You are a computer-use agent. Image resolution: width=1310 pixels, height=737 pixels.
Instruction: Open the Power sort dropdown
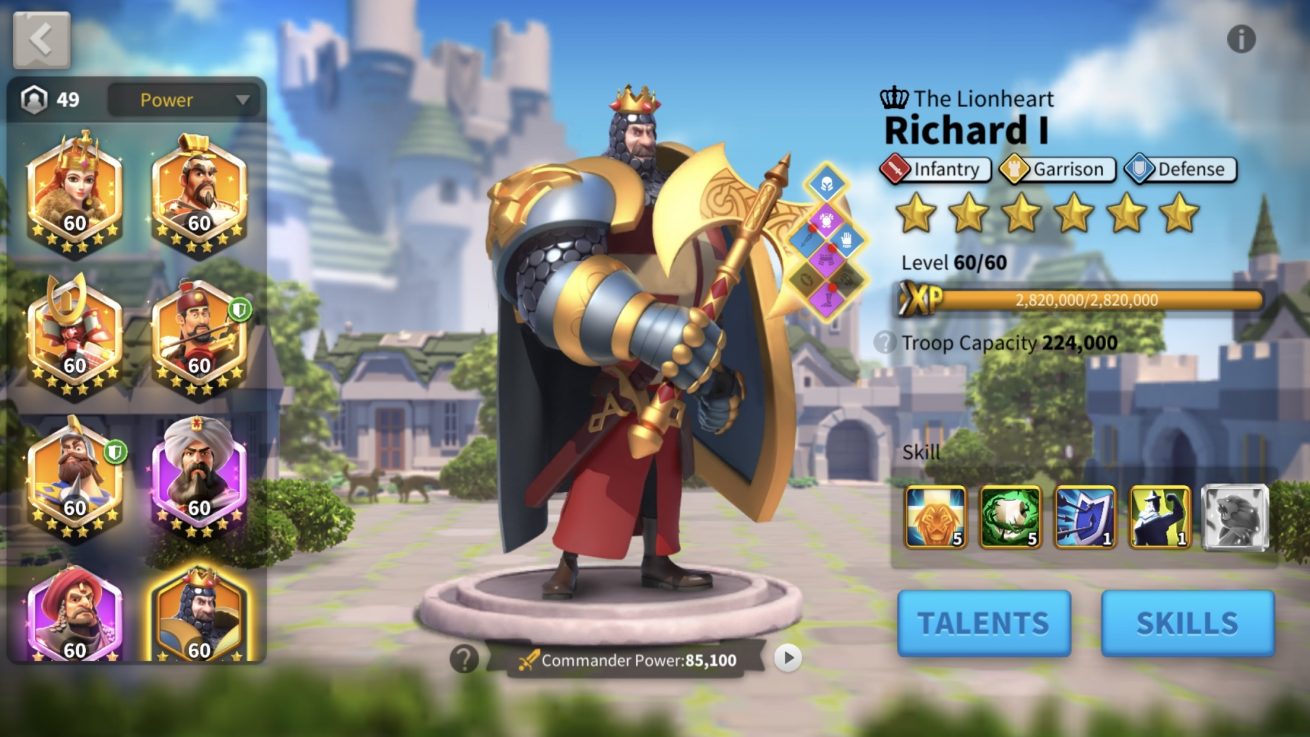(x=182, y=100)
